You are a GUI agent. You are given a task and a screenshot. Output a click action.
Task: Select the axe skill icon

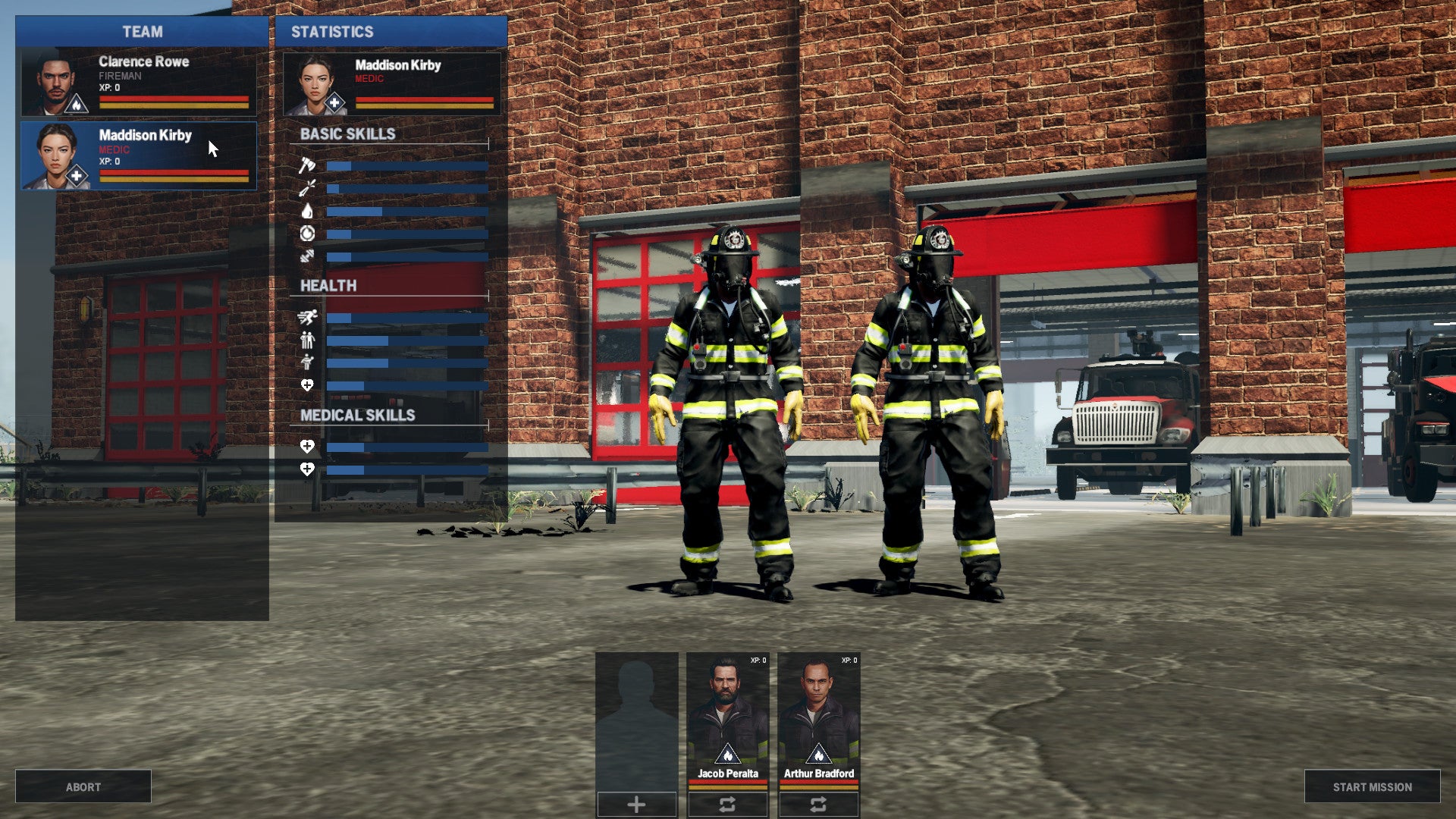306,164
